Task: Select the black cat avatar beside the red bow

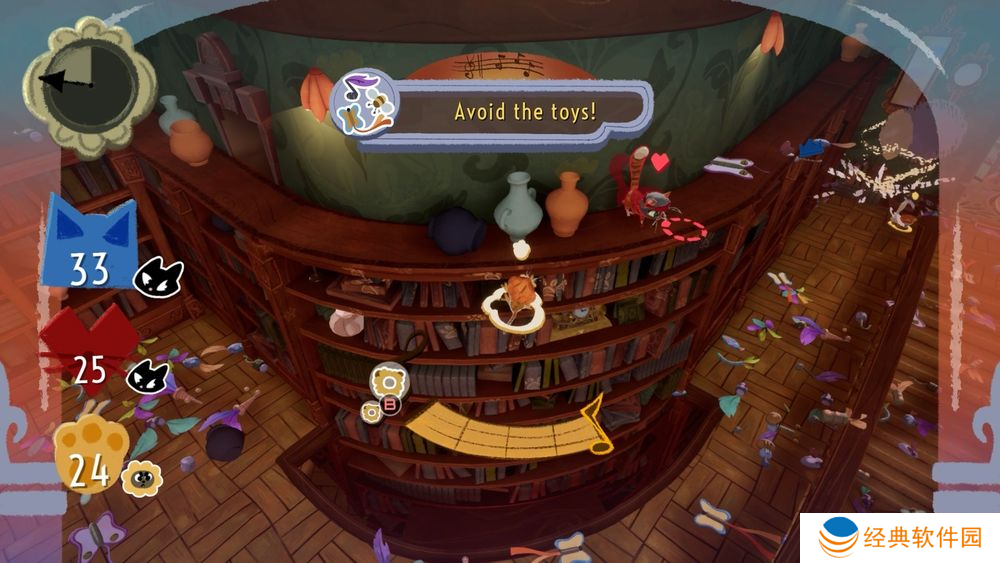Action: [x=146, y=377]
